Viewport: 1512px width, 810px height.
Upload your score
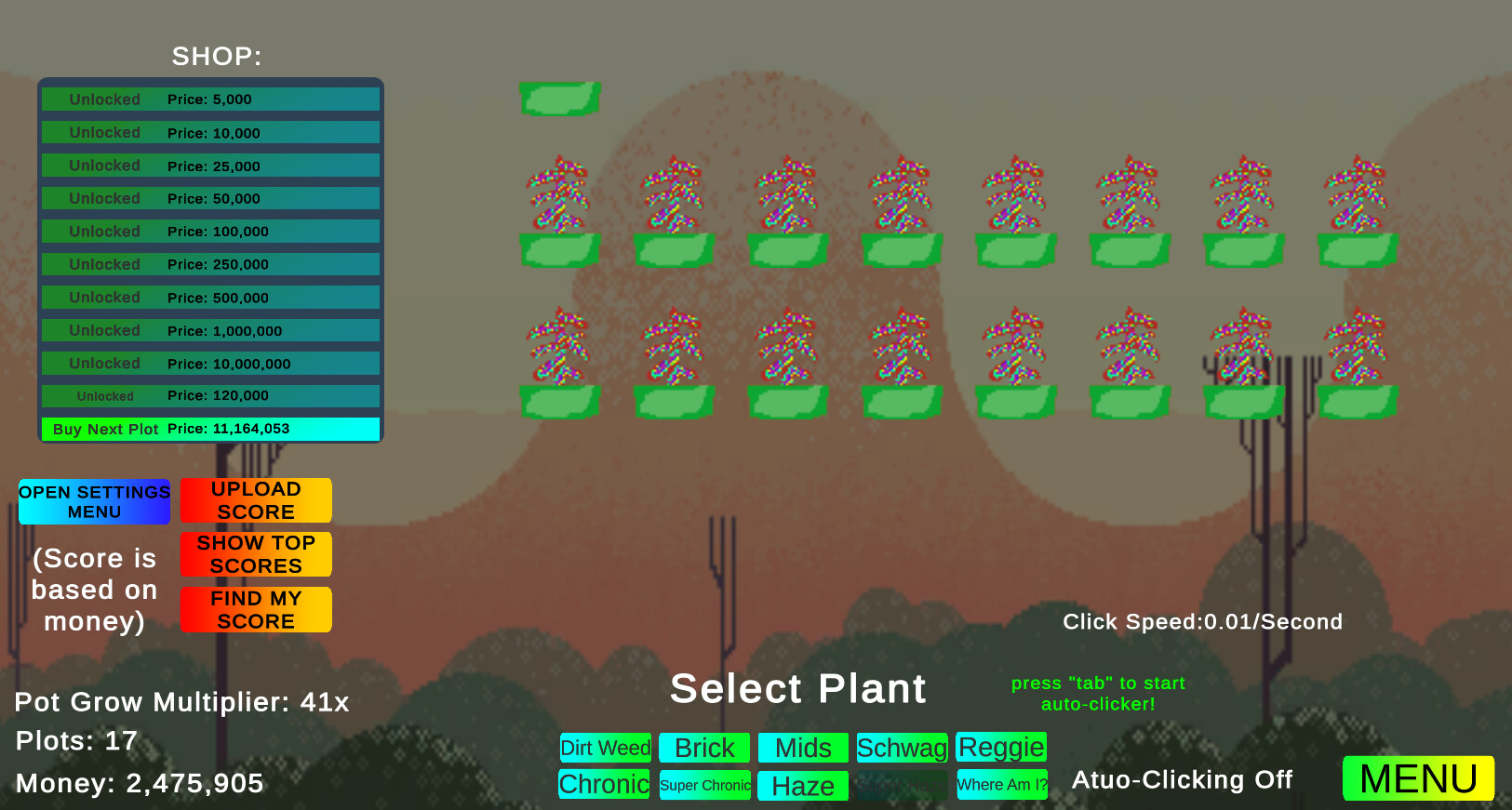256,499
